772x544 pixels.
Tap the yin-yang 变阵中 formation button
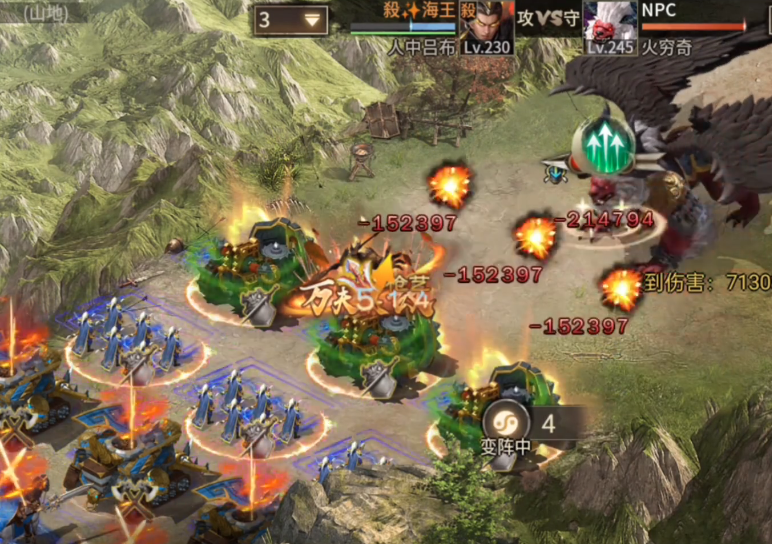click(503, 421)
